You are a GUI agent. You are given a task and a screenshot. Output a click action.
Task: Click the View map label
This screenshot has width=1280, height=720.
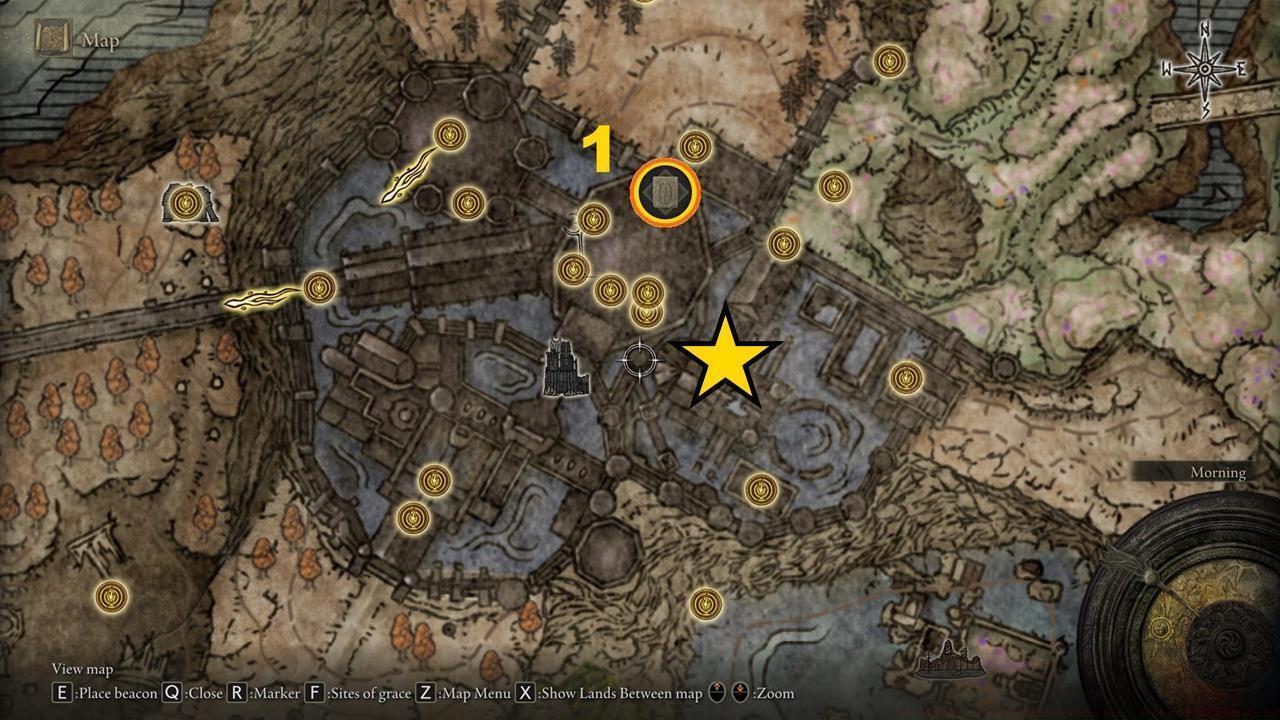click(84, 669)
